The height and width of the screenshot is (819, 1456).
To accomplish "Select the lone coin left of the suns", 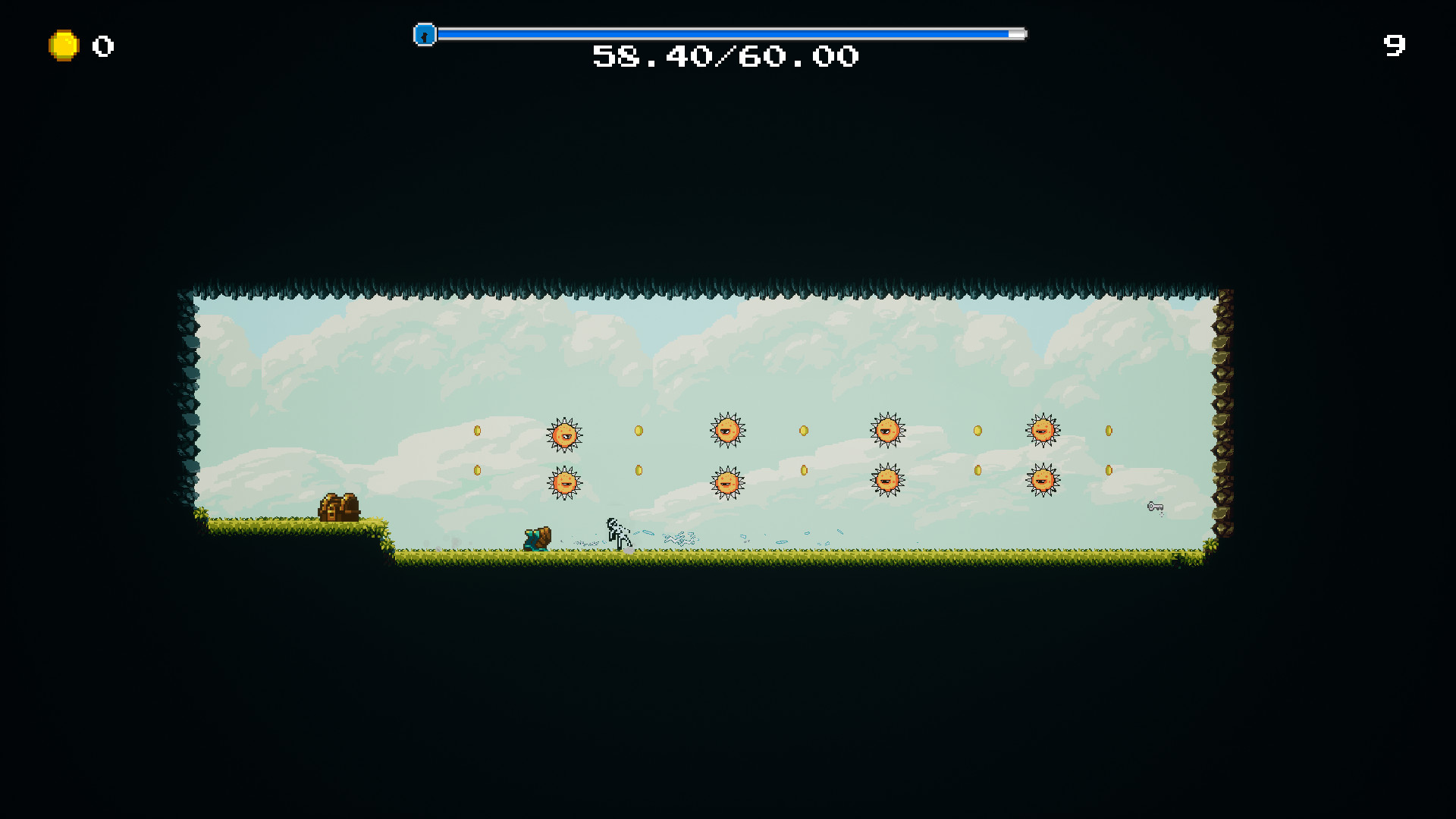I will coord(477,430).
